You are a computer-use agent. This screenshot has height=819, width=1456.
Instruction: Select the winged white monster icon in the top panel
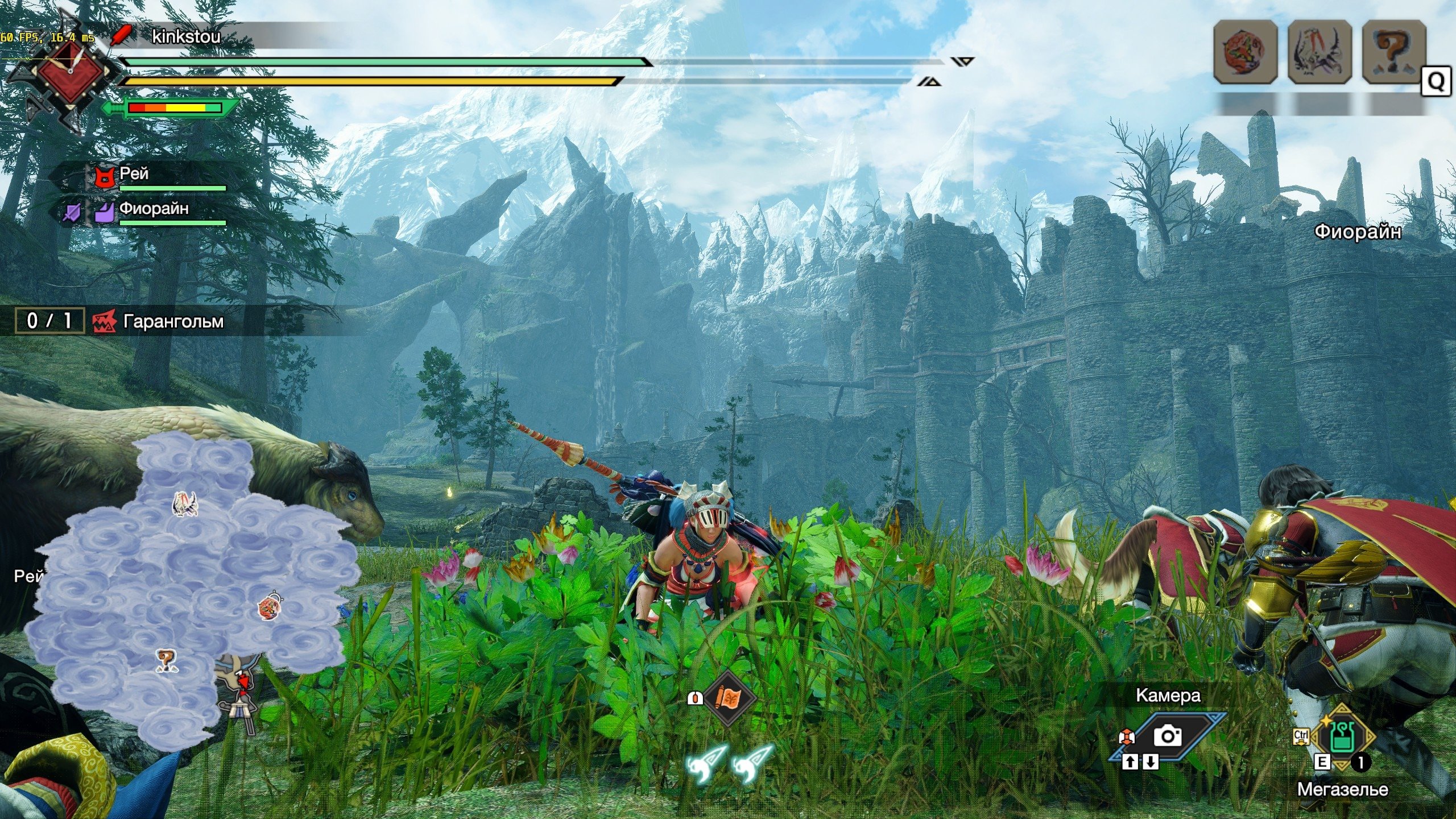1319,52
